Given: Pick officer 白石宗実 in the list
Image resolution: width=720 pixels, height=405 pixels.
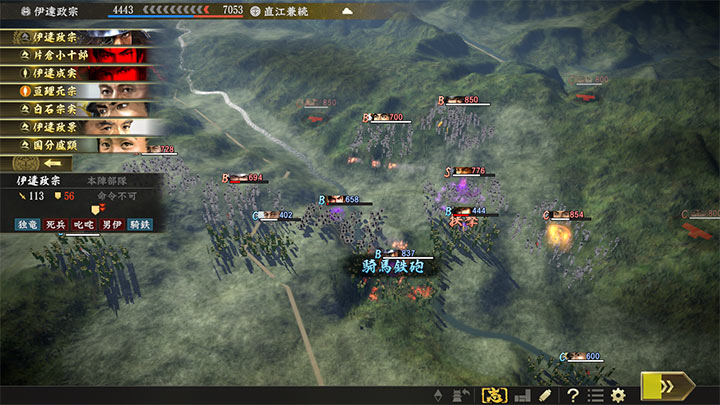Looking at the screenshot, I should tap(82, 109).
